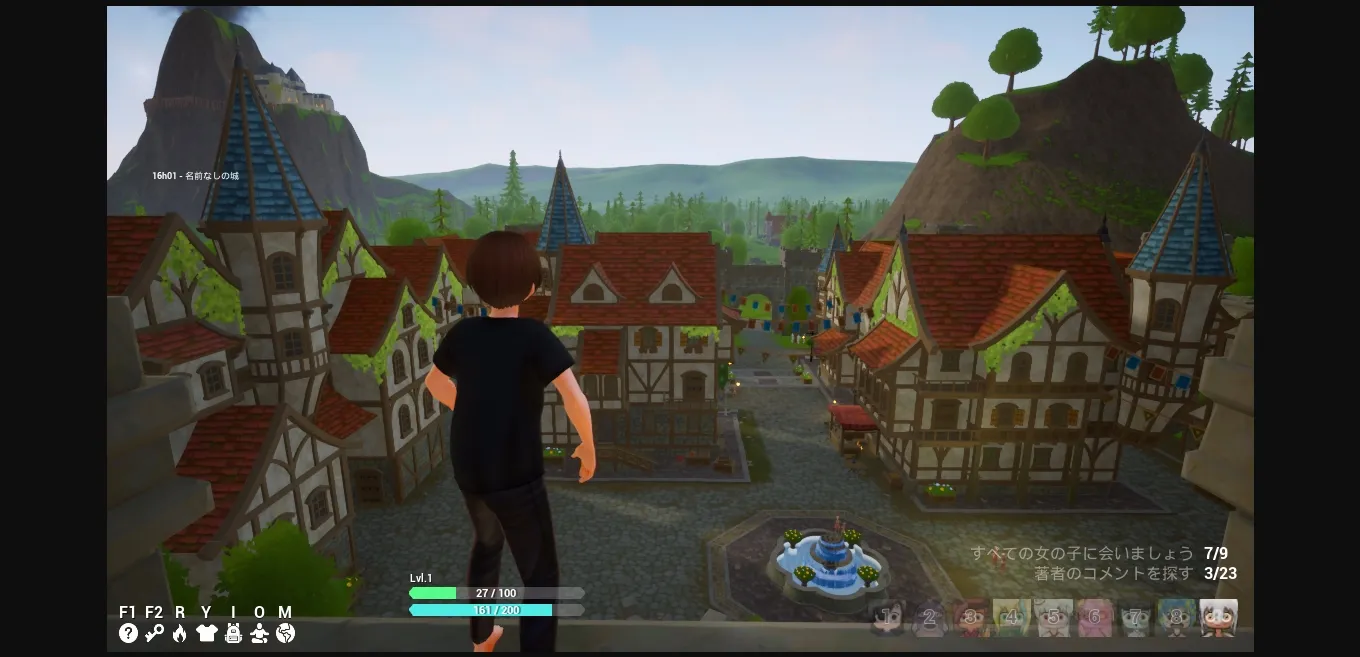Select girl portrait number 1
Viewport: 1360px width, 657px height.
pos(888,618)
